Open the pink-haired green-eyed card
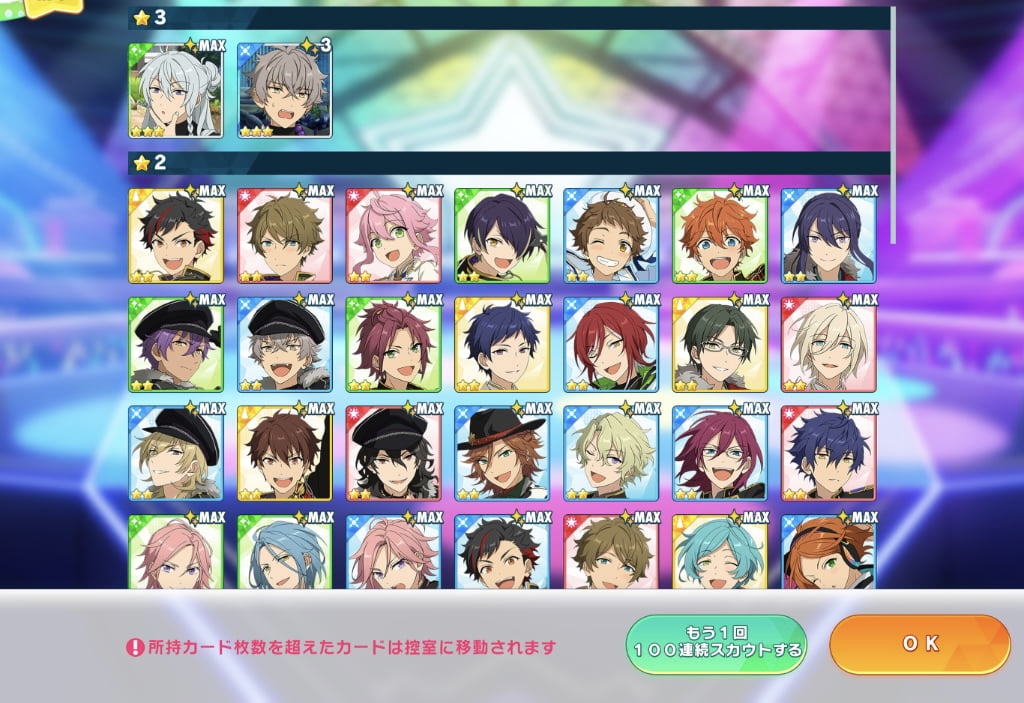This screenshot has width=1024, height=703. [393, 235]
